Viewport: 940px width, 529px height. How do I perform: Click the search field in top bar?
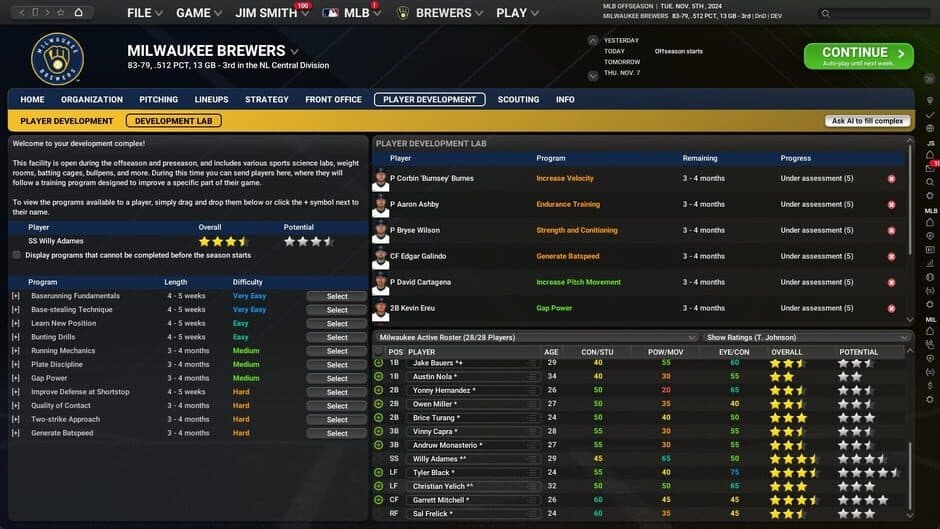(872, 14)
